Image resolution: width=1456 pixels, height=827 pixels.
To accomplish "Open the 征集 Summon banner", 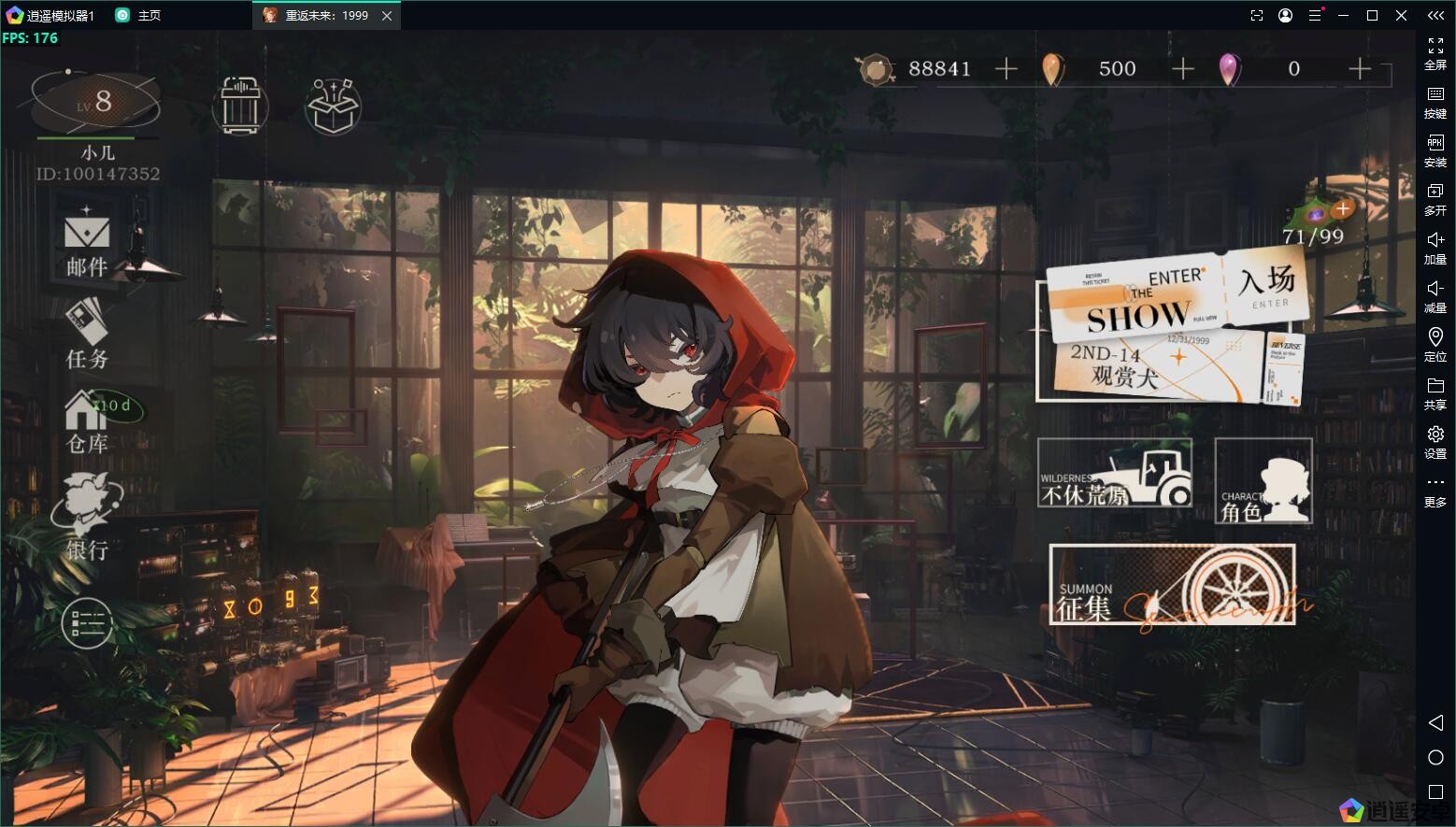I will click(x=1172, y=585).
